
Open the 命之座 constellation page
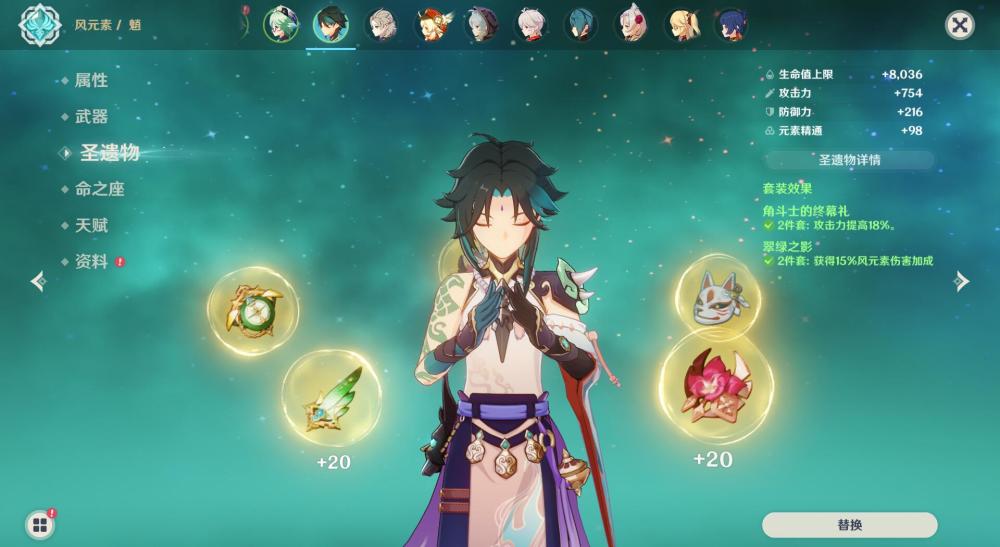coord(99,189)
